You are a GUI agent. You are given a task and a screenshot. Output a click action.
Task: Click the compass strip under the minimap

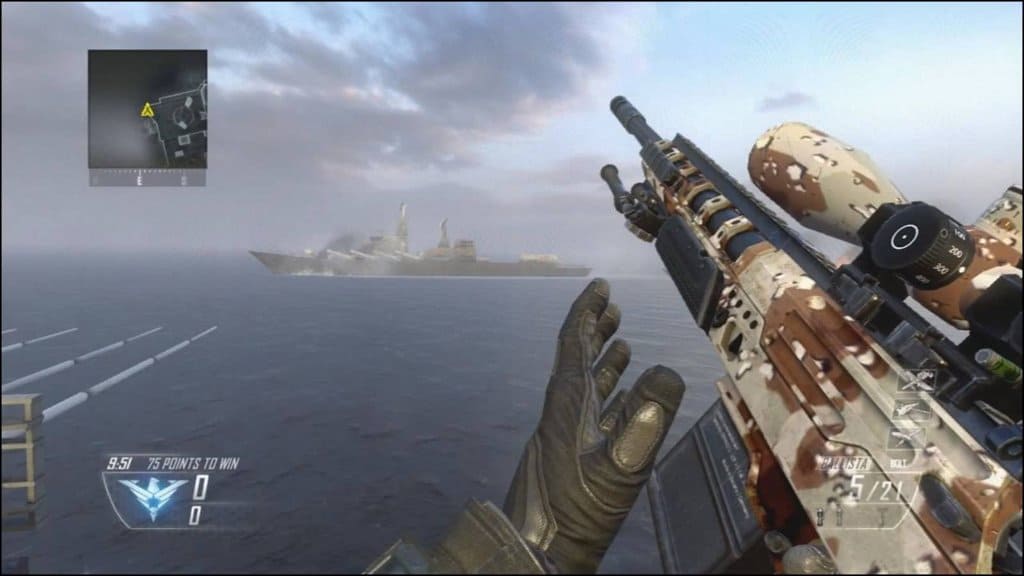click(x=147, y=179)
